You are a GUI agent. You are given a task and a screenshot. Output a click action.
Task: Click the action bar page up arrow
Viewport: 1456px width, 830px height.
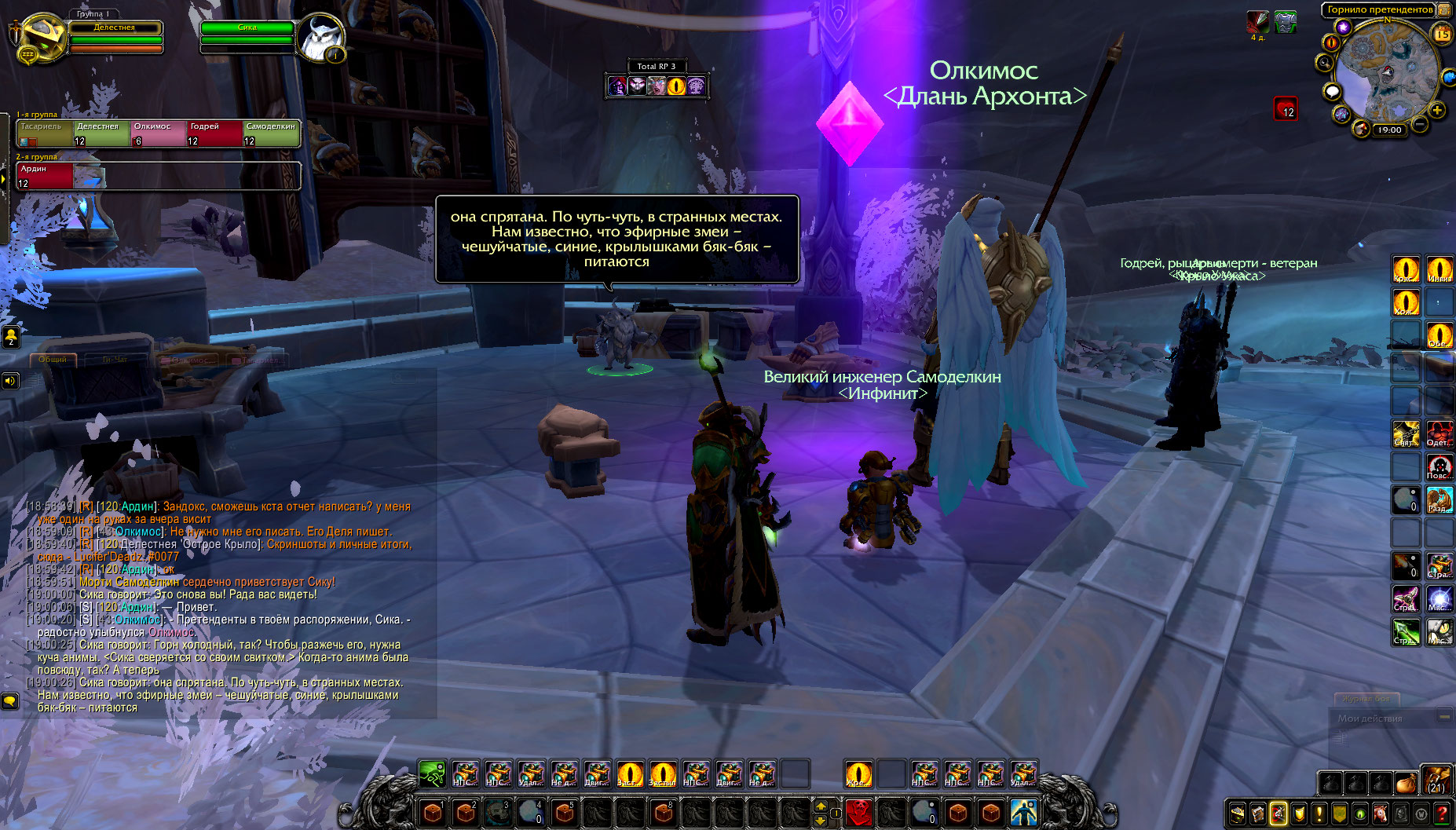point(821,806)
